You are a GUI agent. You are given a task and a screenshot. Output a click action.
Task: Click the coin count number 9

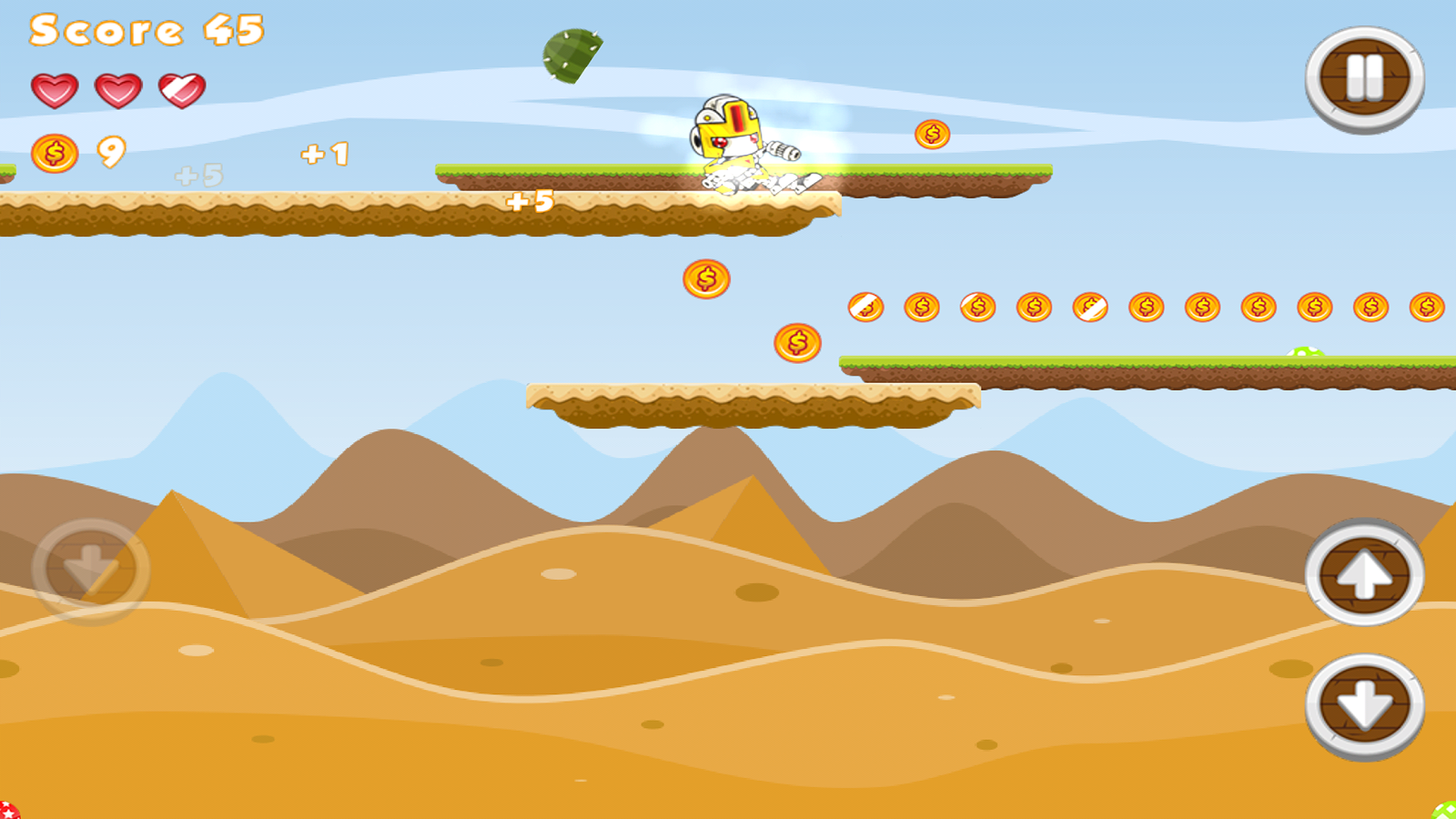click(x=109, y=153)
